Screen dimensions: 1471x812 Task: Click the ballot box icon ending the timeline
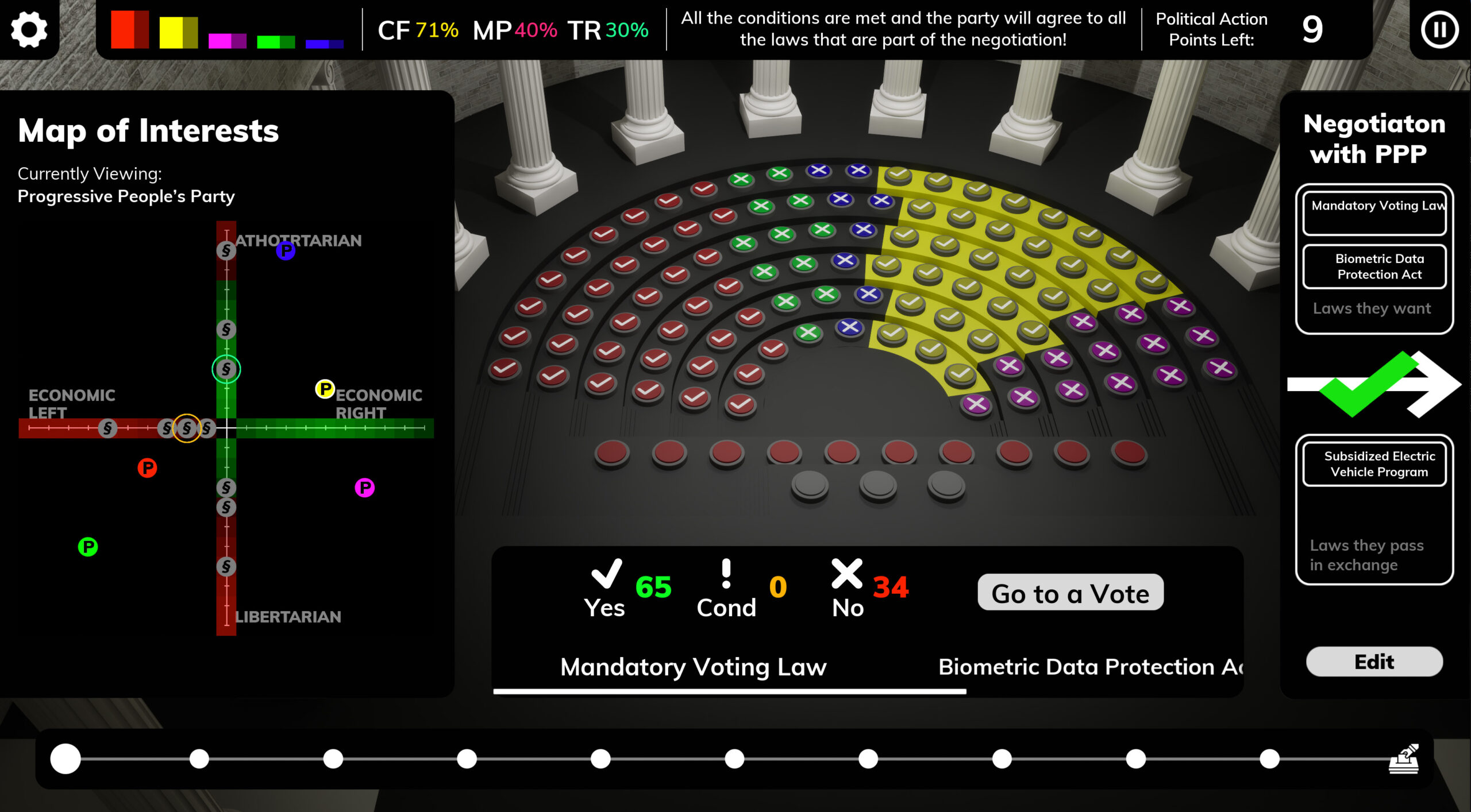click(1404, 759)
